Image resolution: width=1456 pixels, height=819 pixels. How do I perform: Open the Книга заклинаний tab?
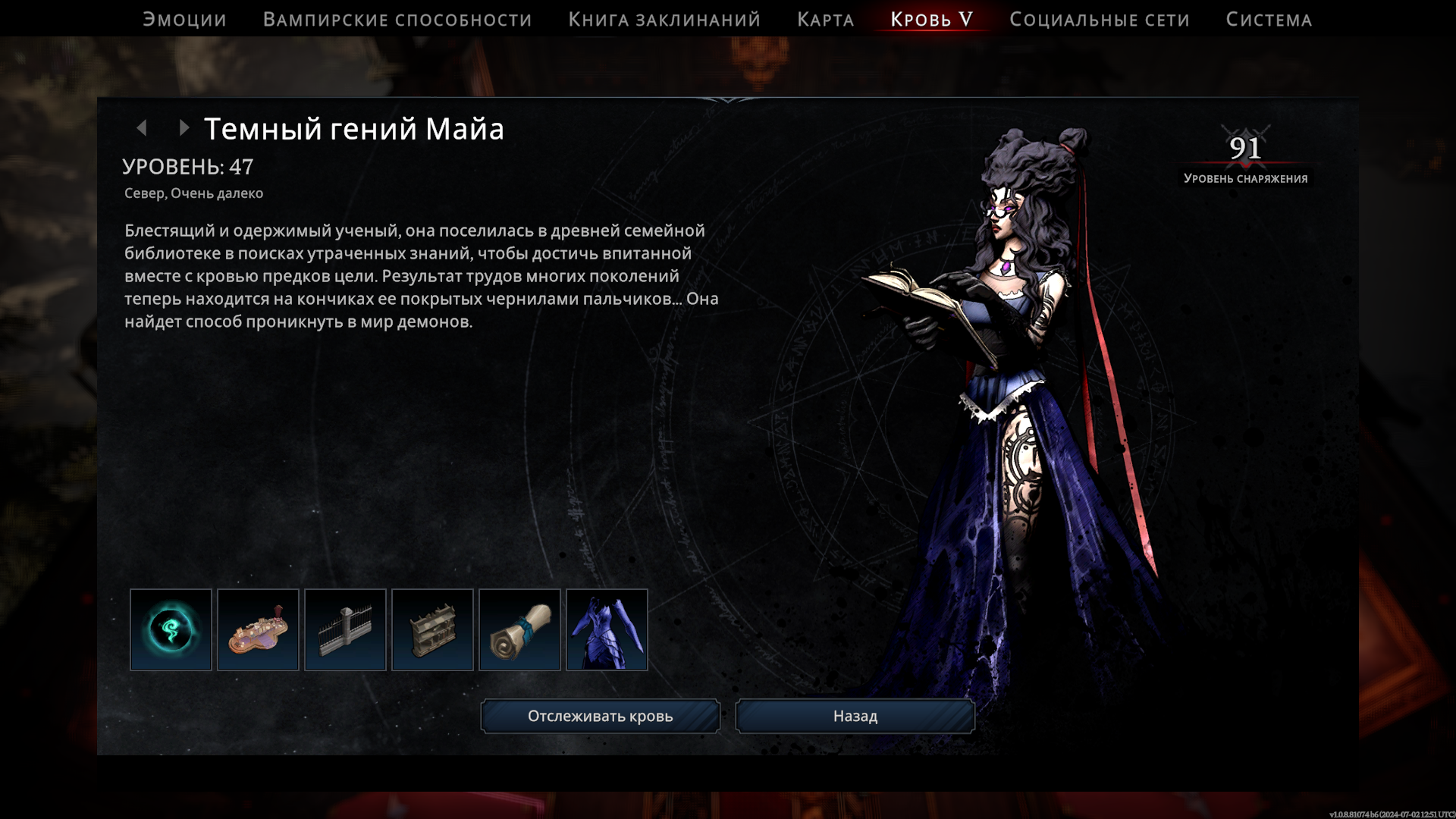coord(664,20)
